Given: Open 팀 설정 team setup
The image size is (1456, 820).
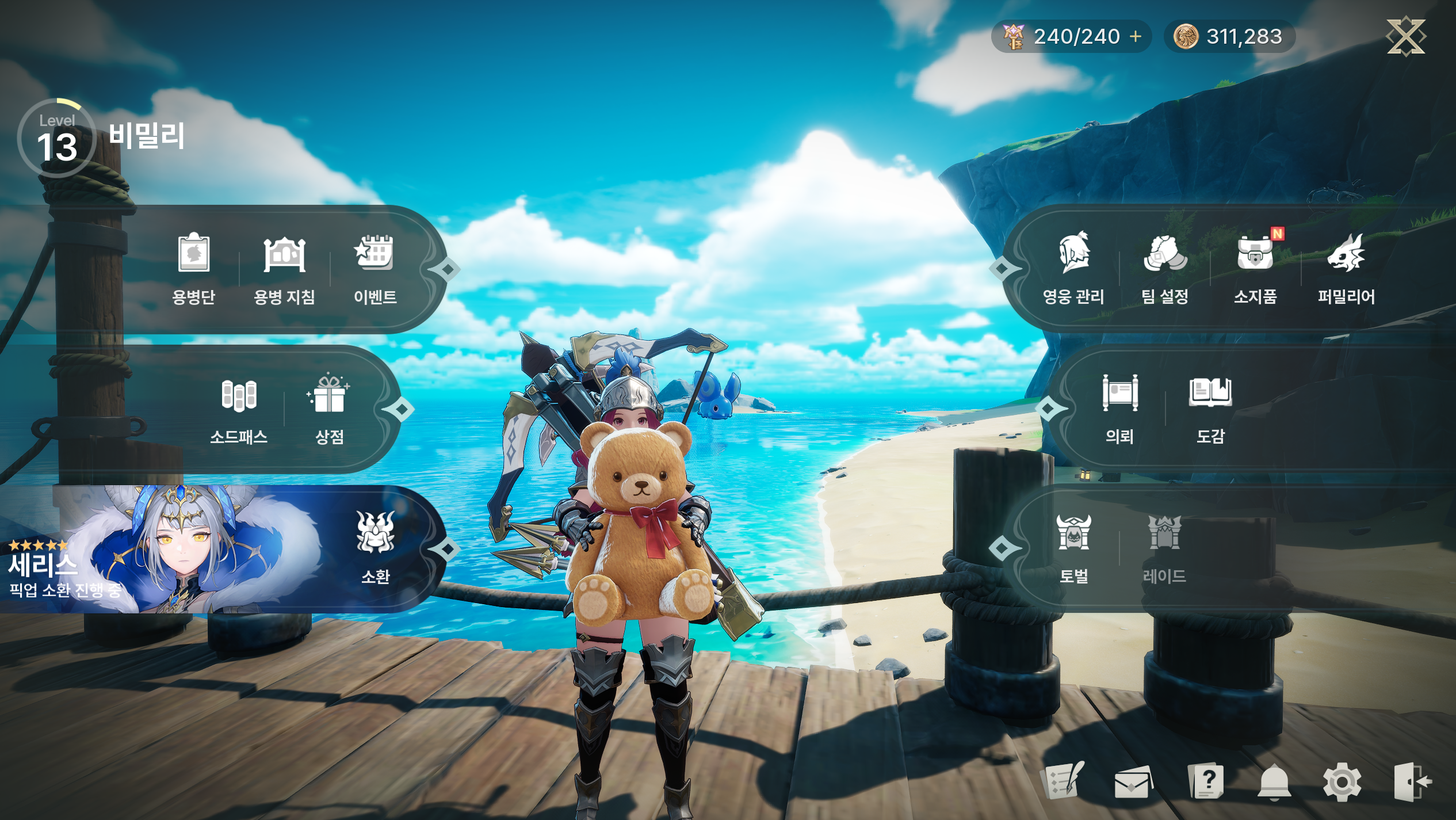Looking at the screenshot, I should tap(1165, 268).
